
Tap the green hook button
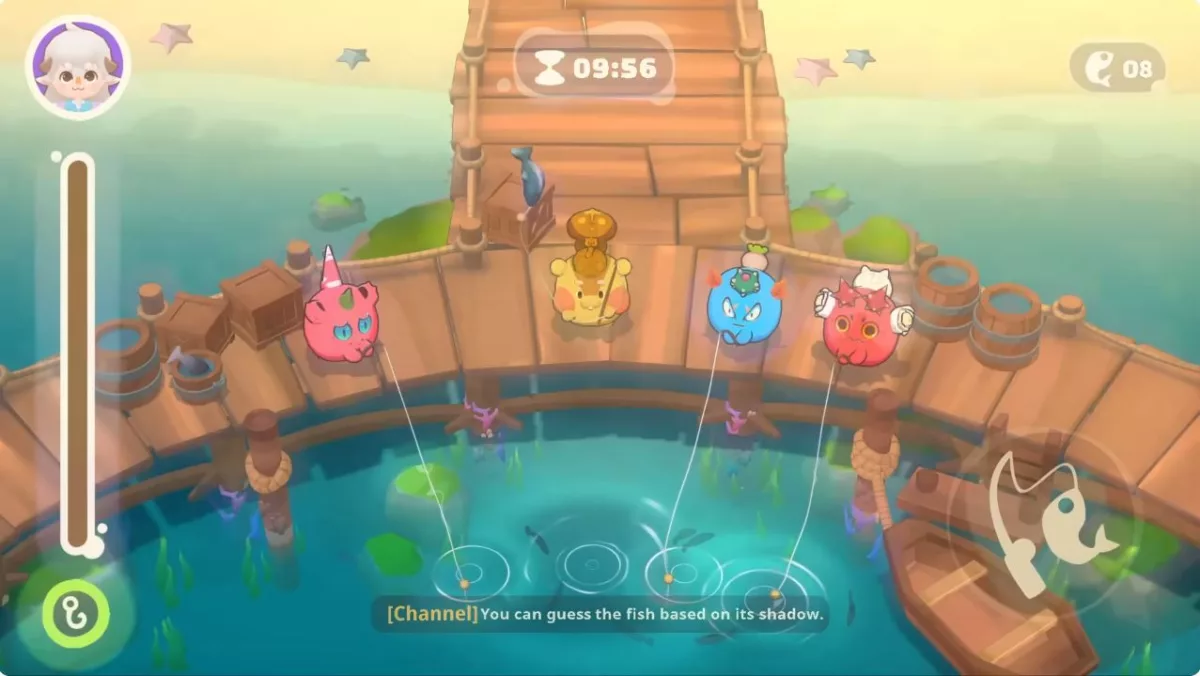[x=76, y=612]
